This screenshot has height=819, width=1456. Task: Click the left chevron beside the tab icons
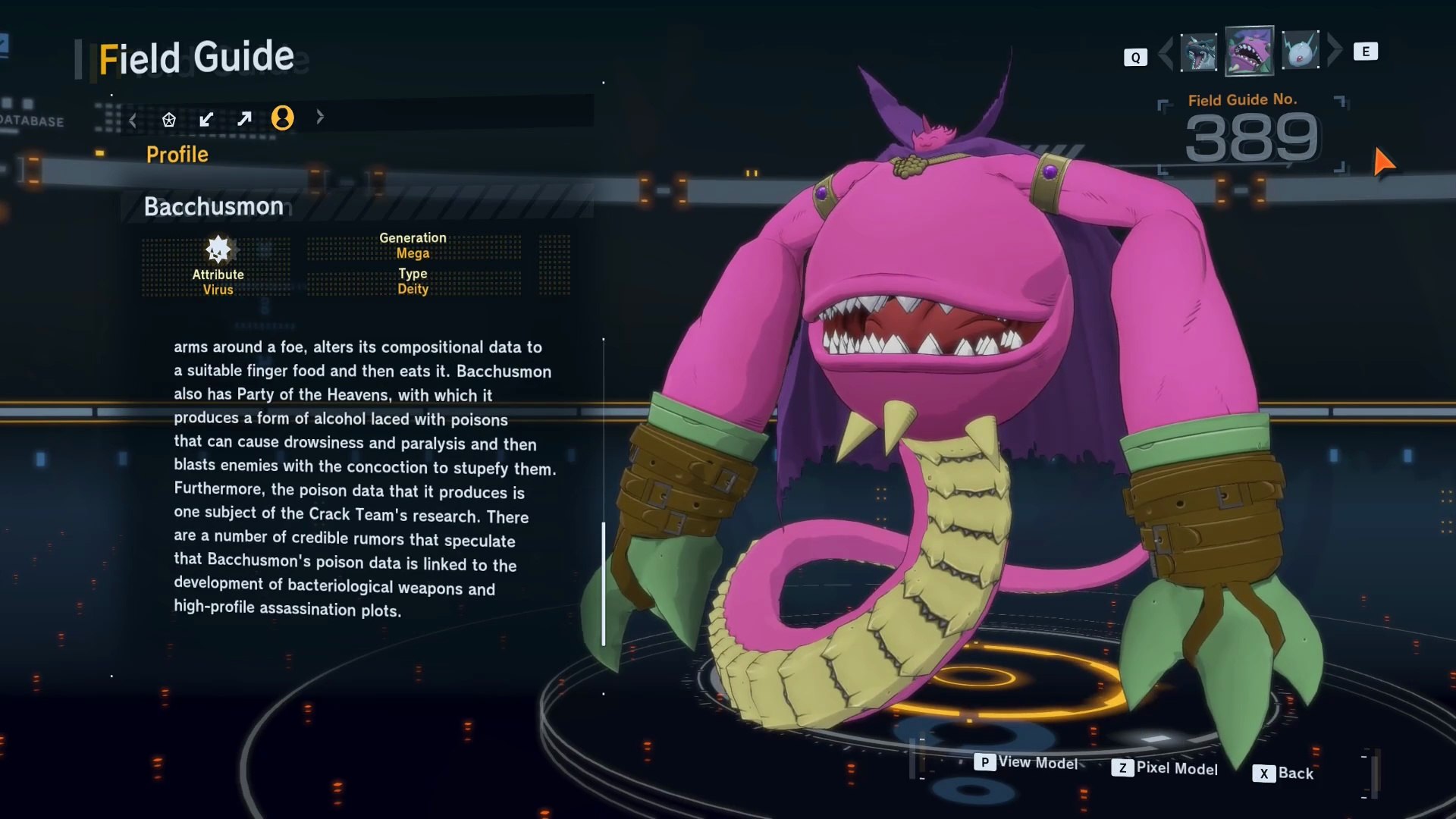pos(133,120)
